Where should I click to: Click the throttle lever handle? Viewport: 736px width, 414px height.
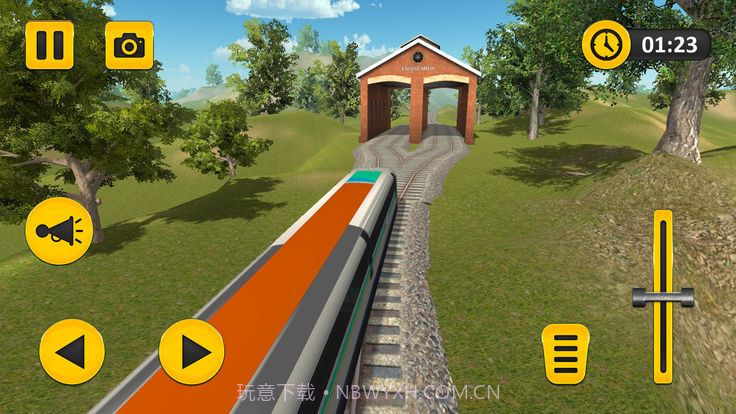[663, 296]
